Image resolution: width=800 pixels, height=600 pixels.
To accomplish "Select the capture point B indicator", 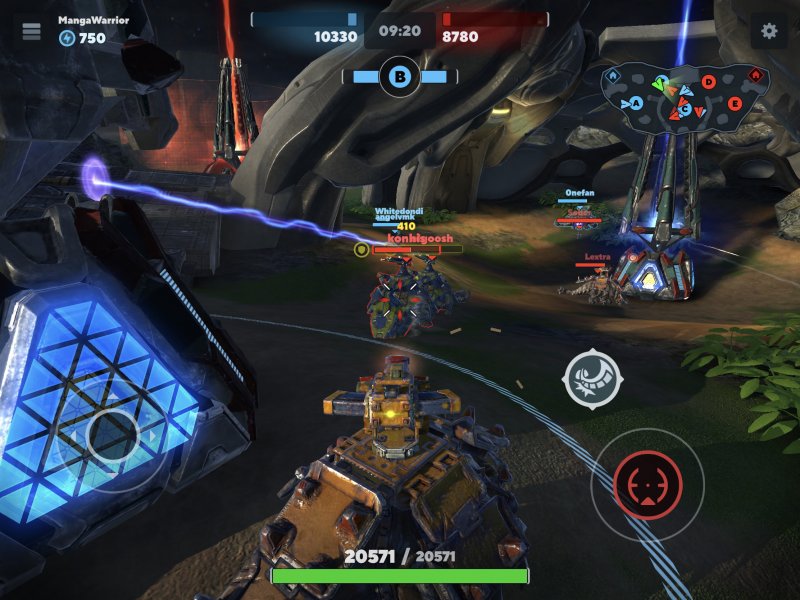I will [x=400, y=76].
